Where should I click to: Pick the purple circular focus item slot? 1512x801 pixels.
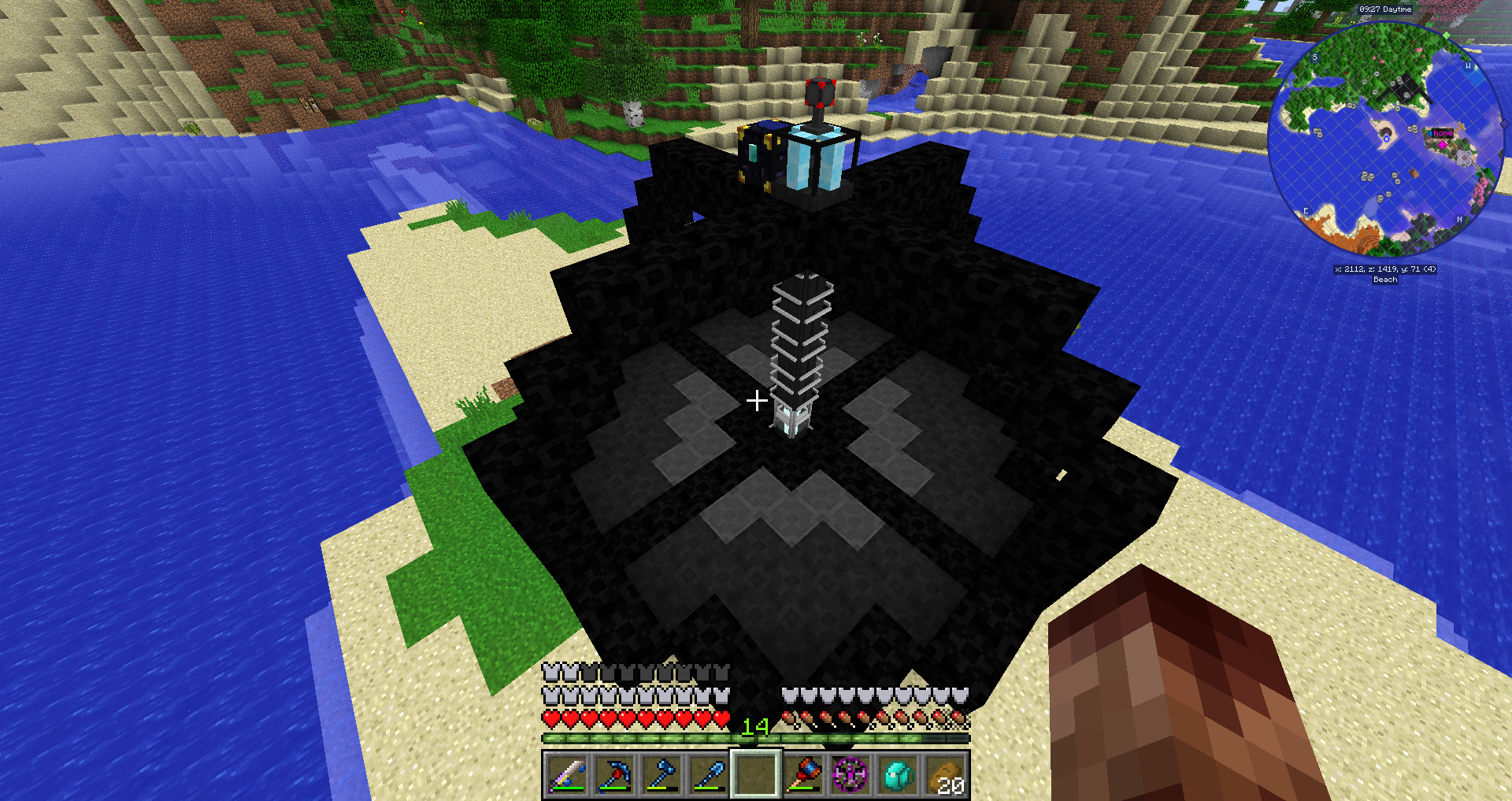850,774
